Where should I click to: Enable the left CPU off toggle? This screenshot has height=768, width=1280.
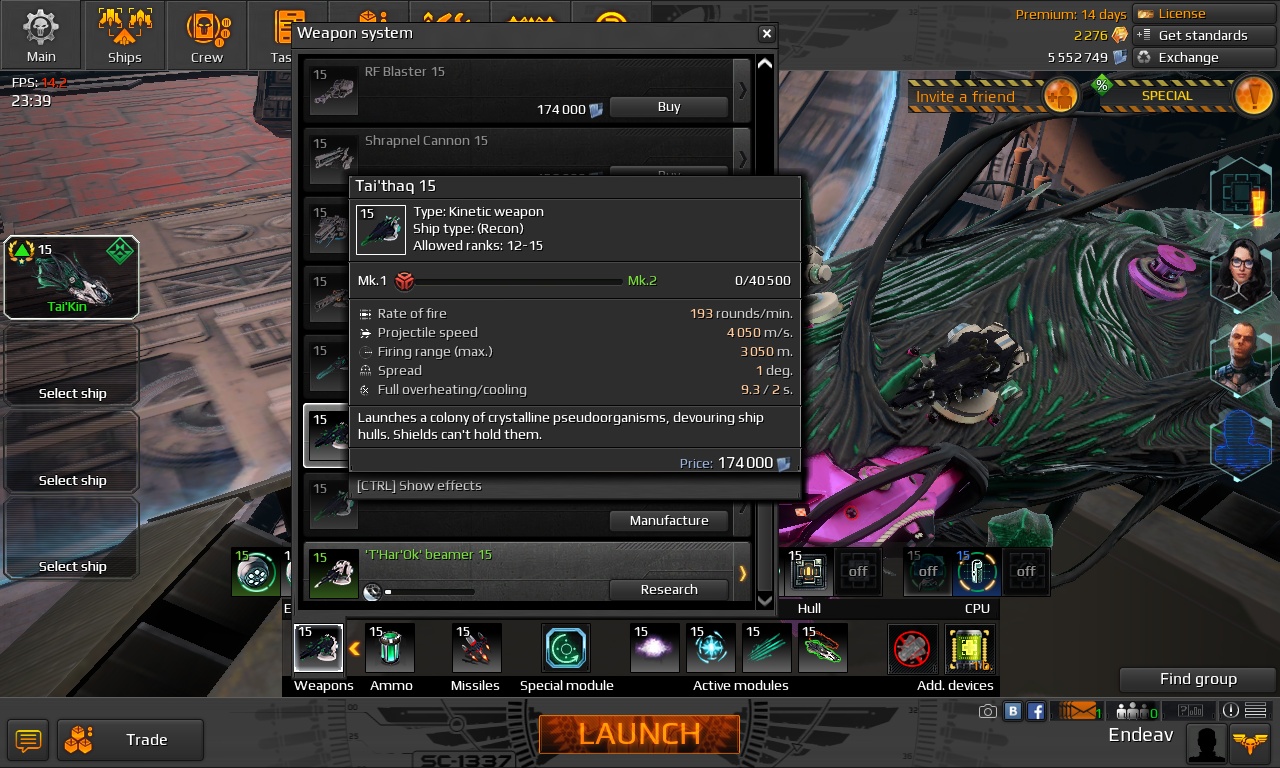926,571
